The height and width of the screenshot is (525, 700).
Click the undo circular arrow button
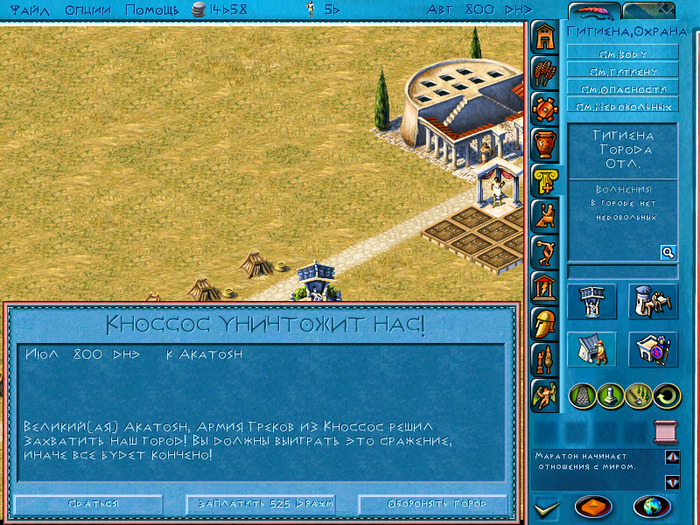pyautogui.click(x=665, y=395)
